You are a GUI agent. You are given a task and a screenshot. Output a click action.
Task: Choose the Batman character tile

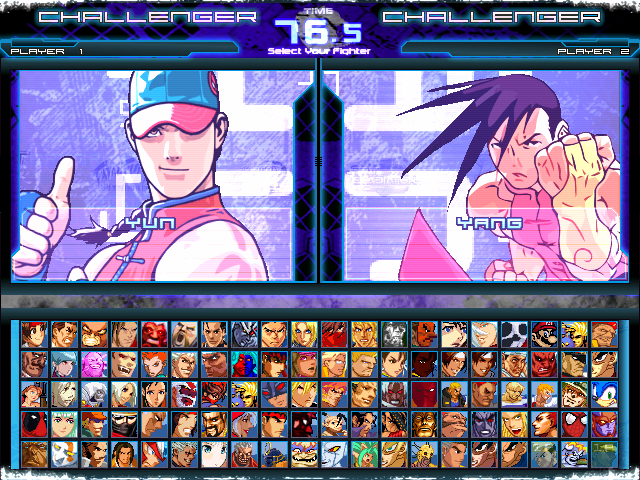[x=273, y=394]
